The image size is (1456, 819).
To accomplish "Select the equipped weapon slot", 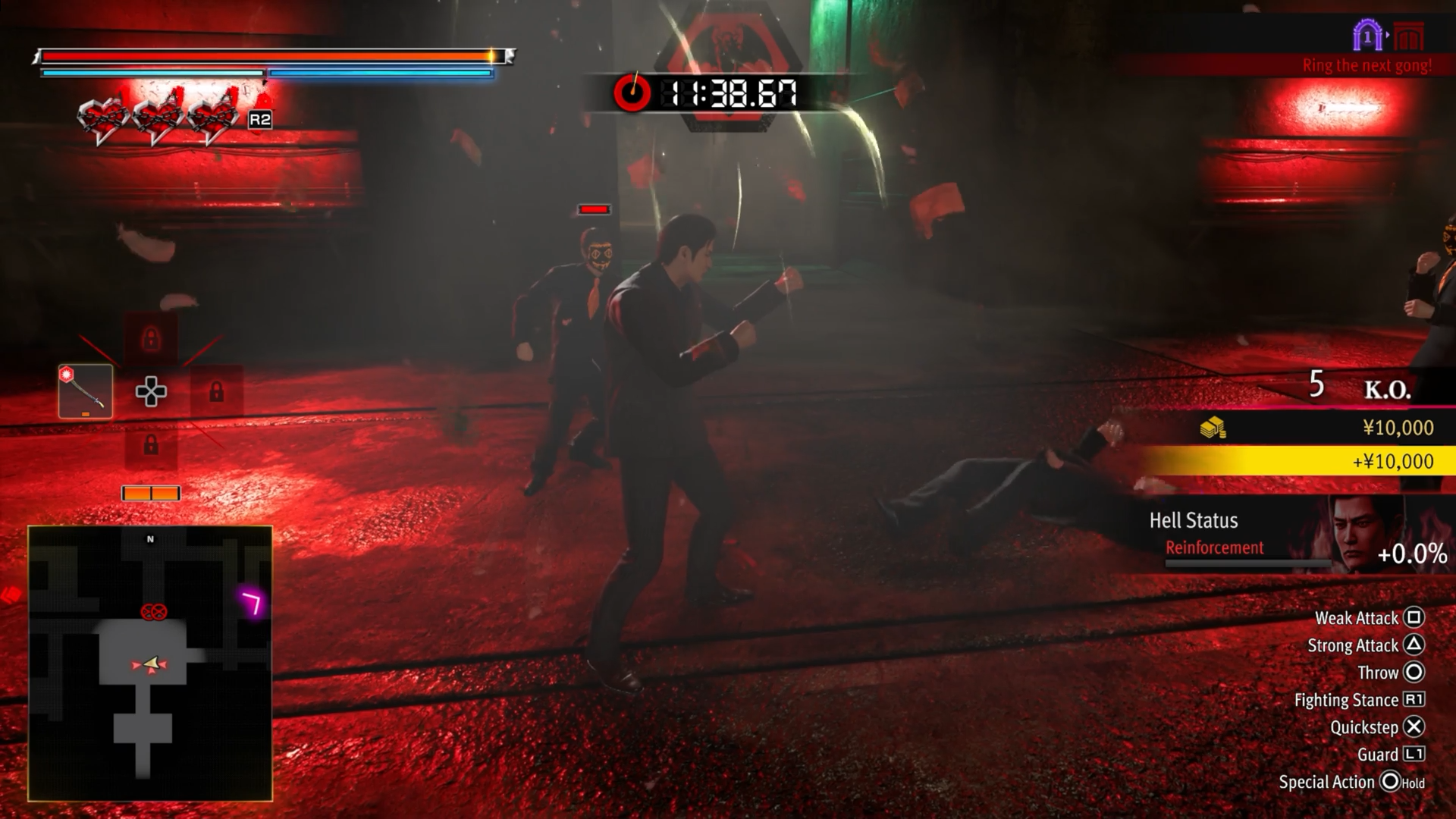I will [x=86, y=391].
